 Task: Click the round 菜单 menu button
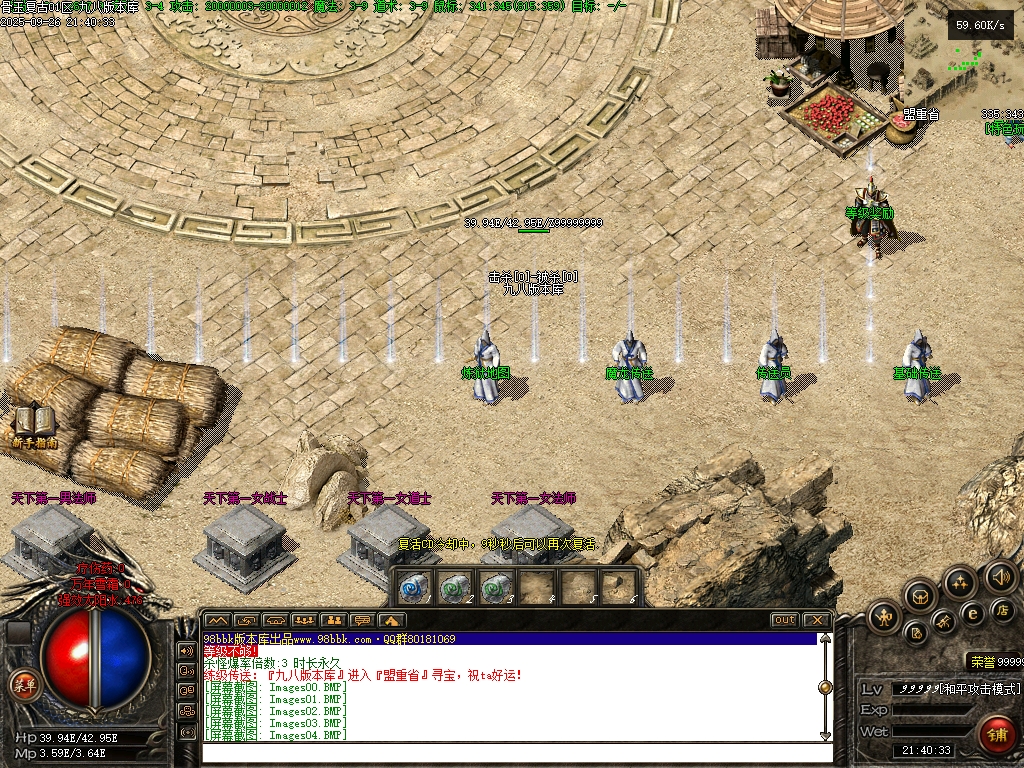[22, 684]
